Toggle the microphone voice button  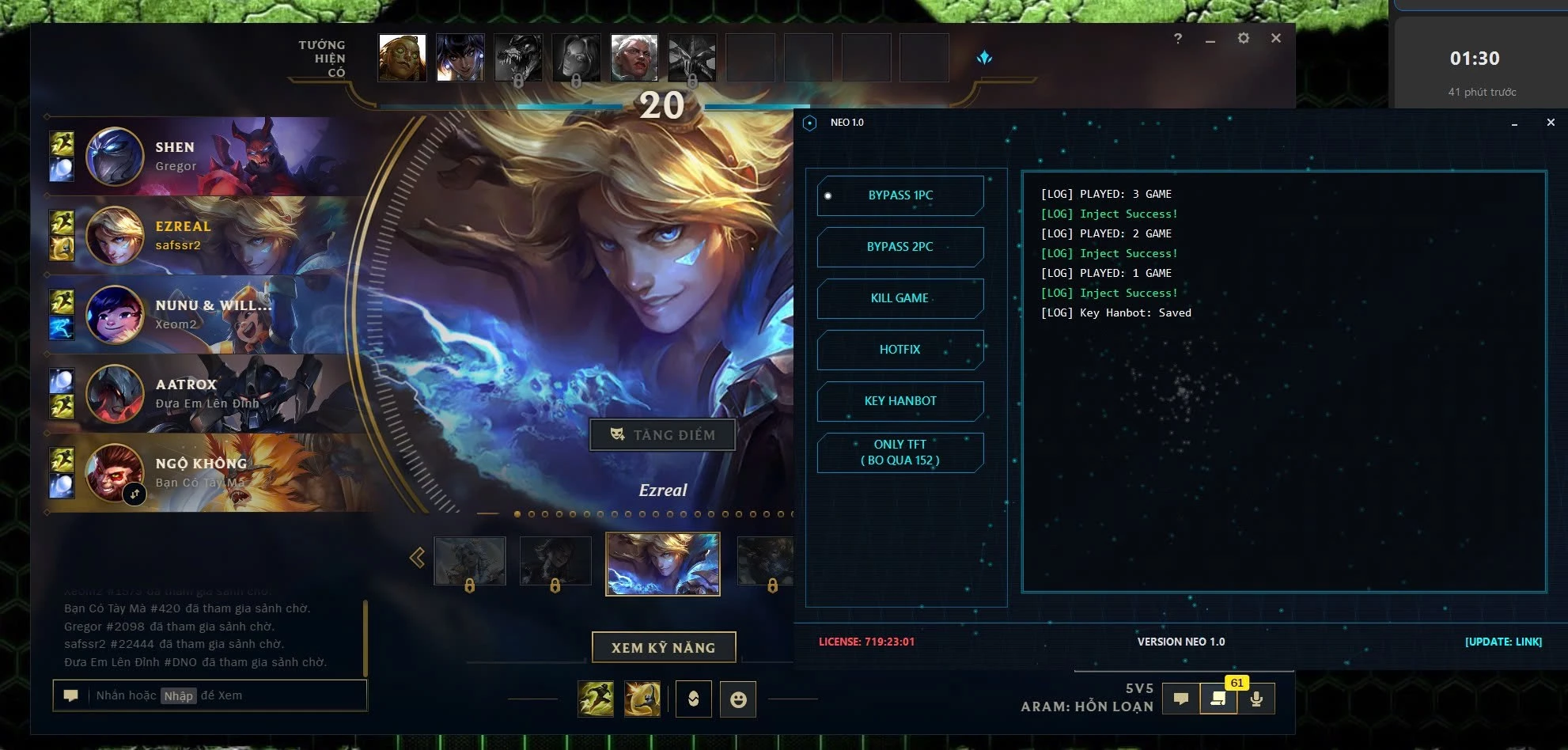1256,699
